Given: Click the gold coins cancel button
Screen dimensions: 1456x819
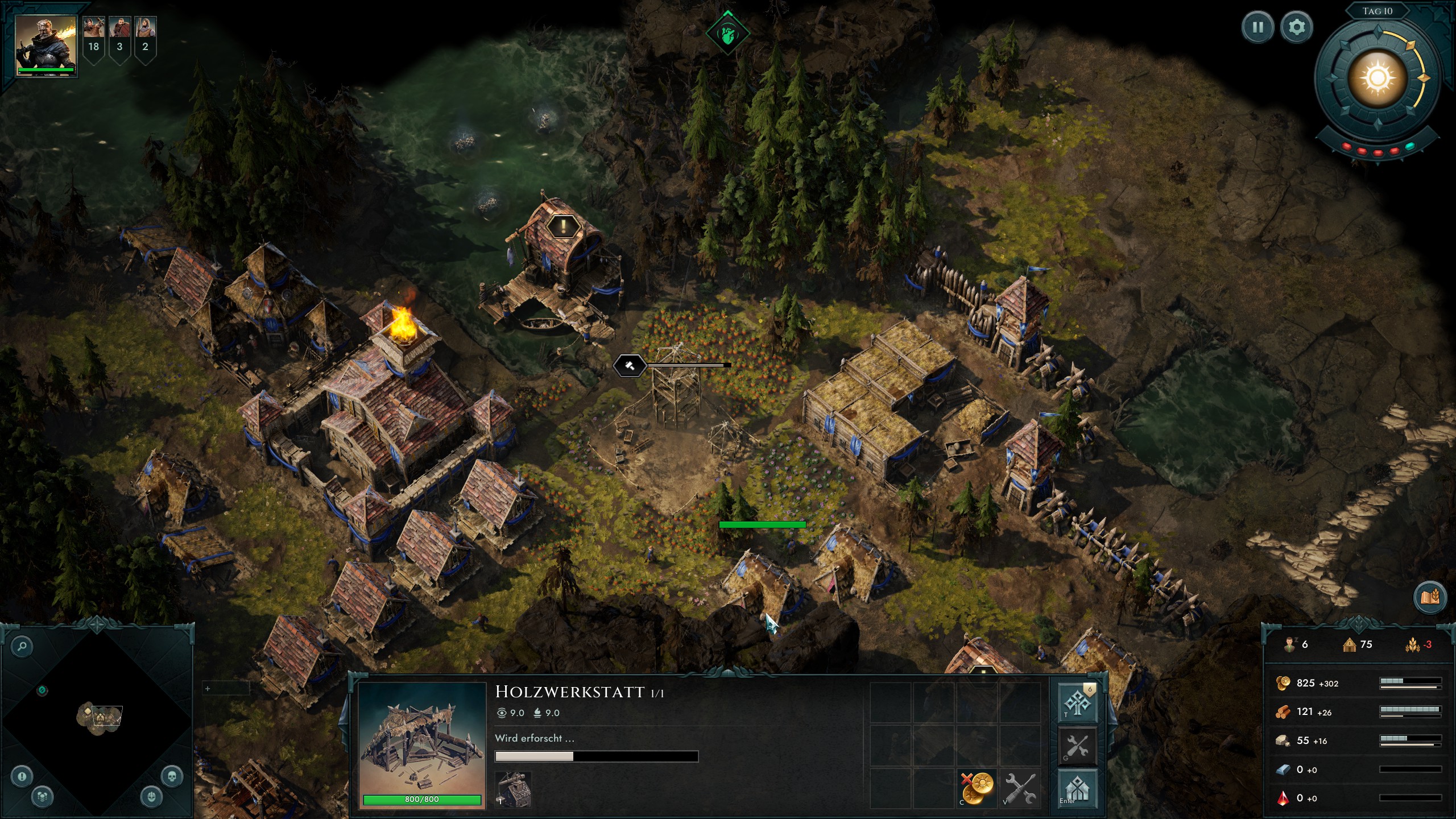Looking at the screenshot, I should click(977, 788).
